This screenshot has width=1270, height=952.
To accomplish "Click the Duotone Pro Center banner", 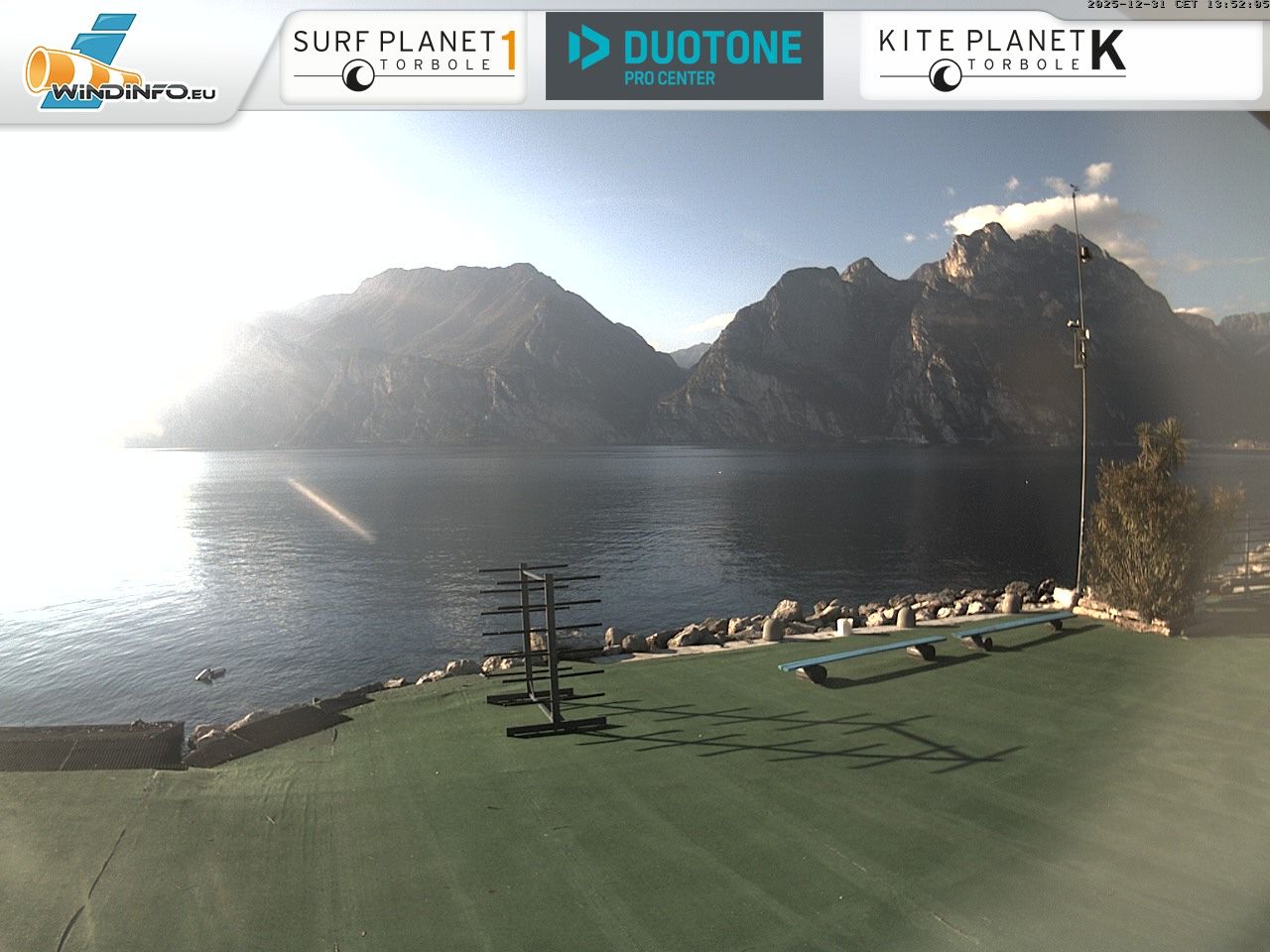I will [685, 57].
